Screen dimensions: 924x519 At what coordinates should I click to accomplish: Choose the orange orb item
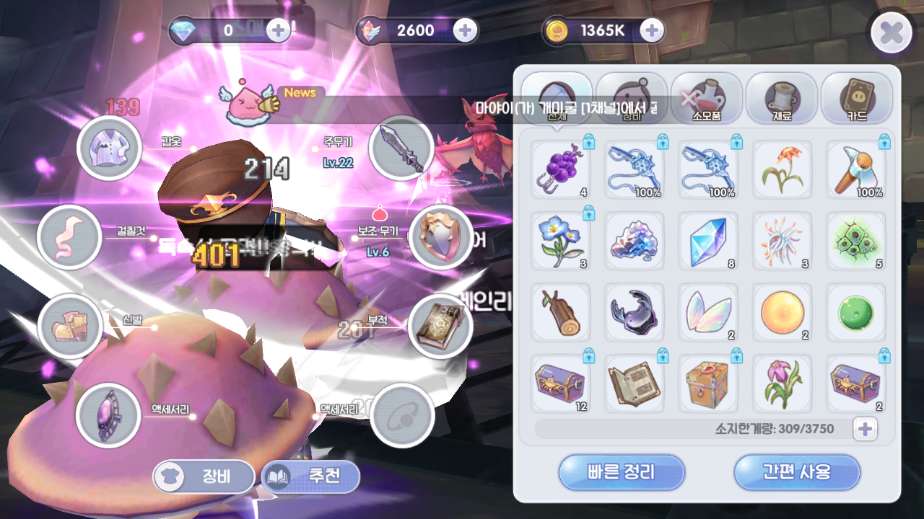782,312
